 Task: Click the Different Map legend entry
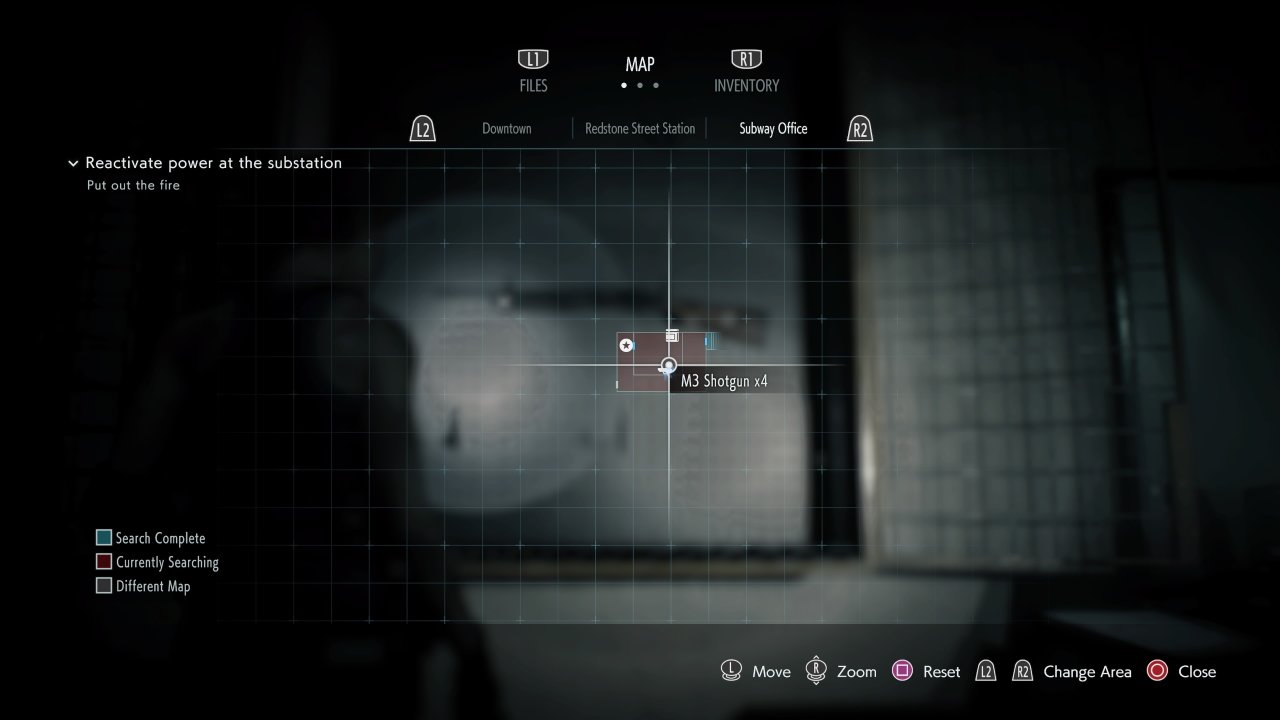tap(143, 586)
